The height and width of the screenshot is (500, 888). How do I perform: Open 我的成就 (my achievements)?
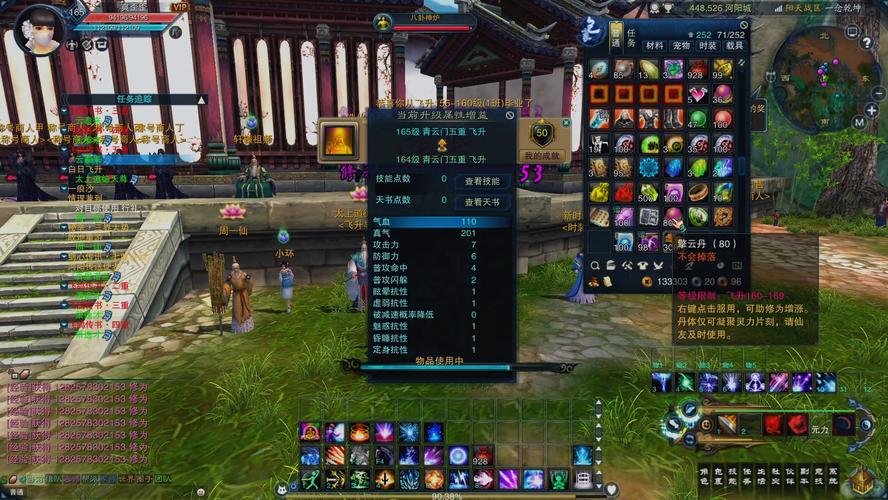[543, 143]
